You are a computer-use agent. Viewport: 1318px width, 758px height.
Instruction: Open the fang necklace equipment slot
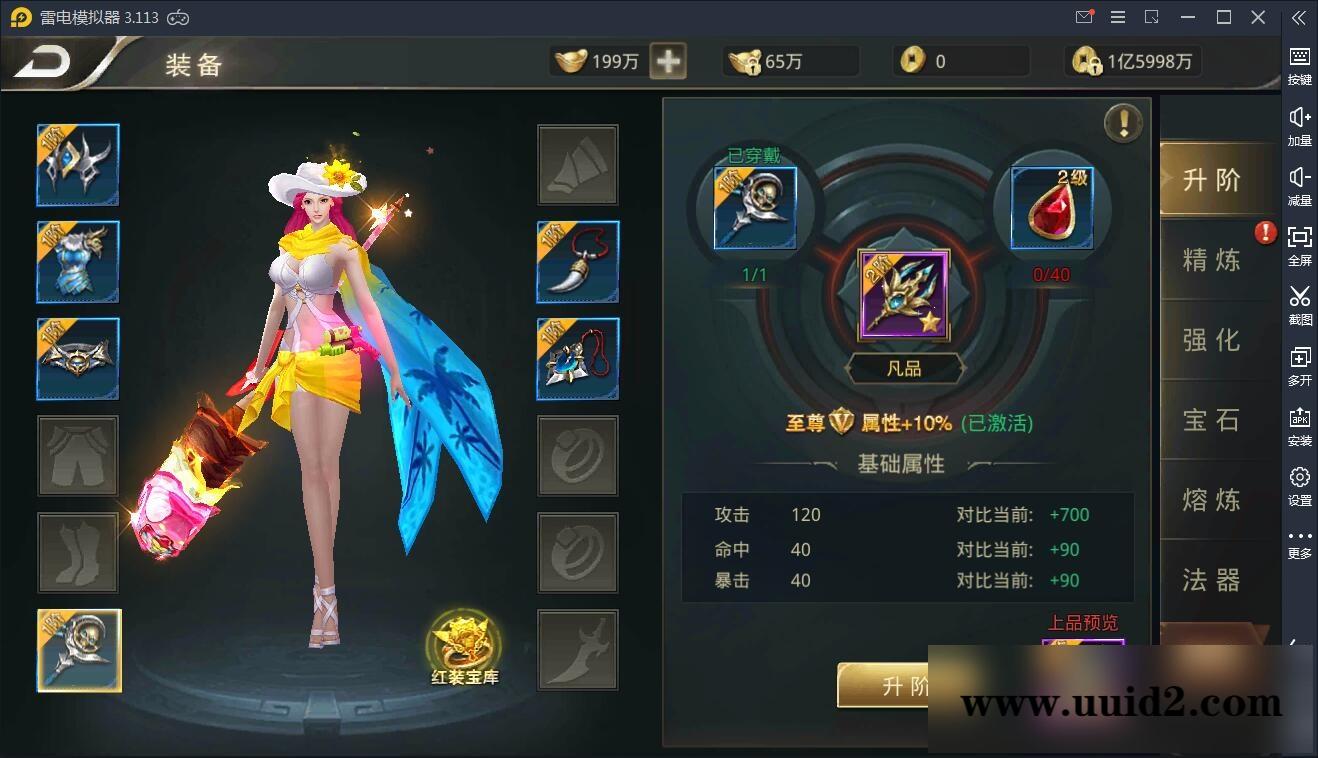578,262
